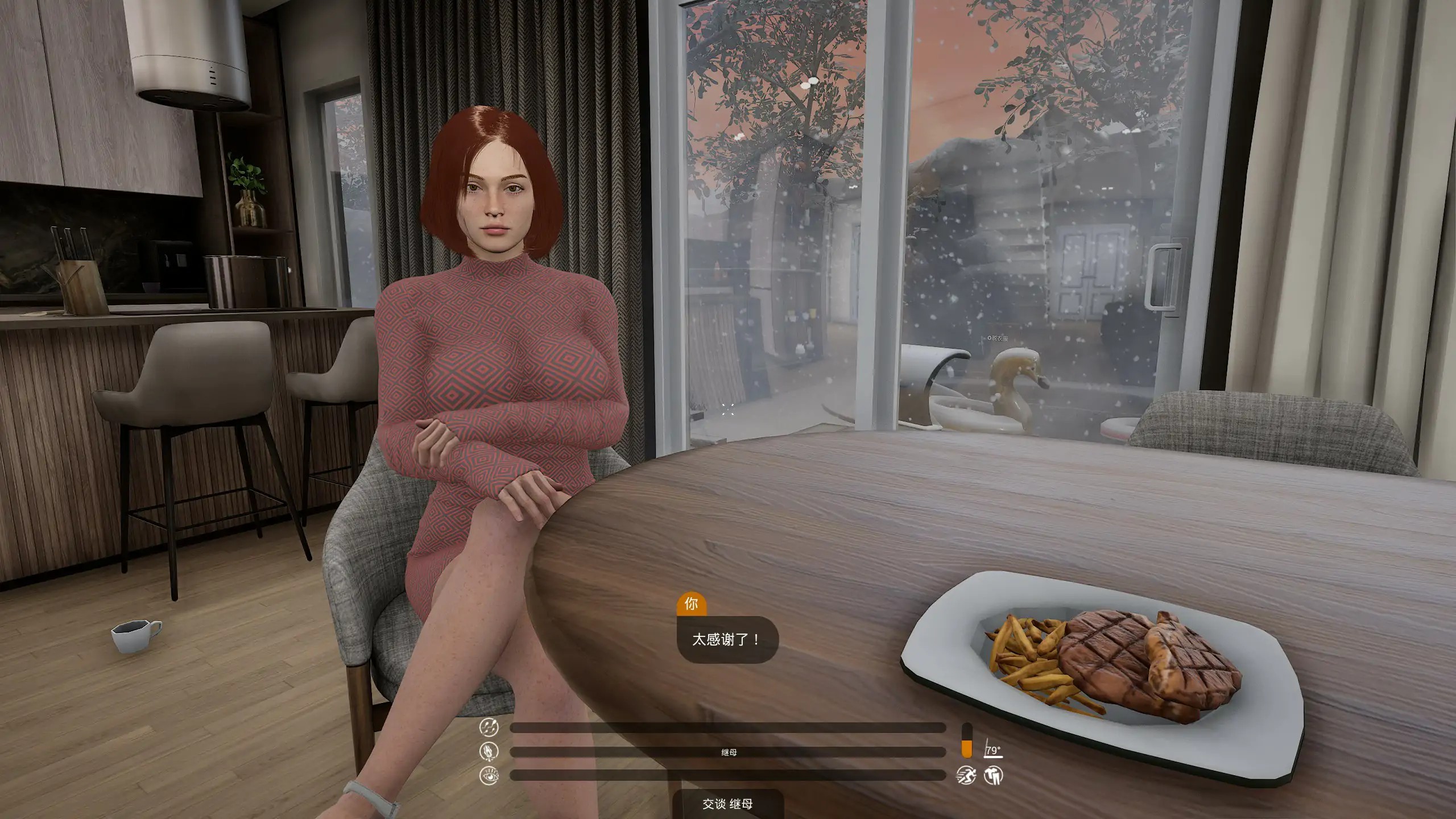Viewport: 1456px width, 819px height.
Task: Select the eye status icon
Action: pyautogui.click(x=489, y=776)
